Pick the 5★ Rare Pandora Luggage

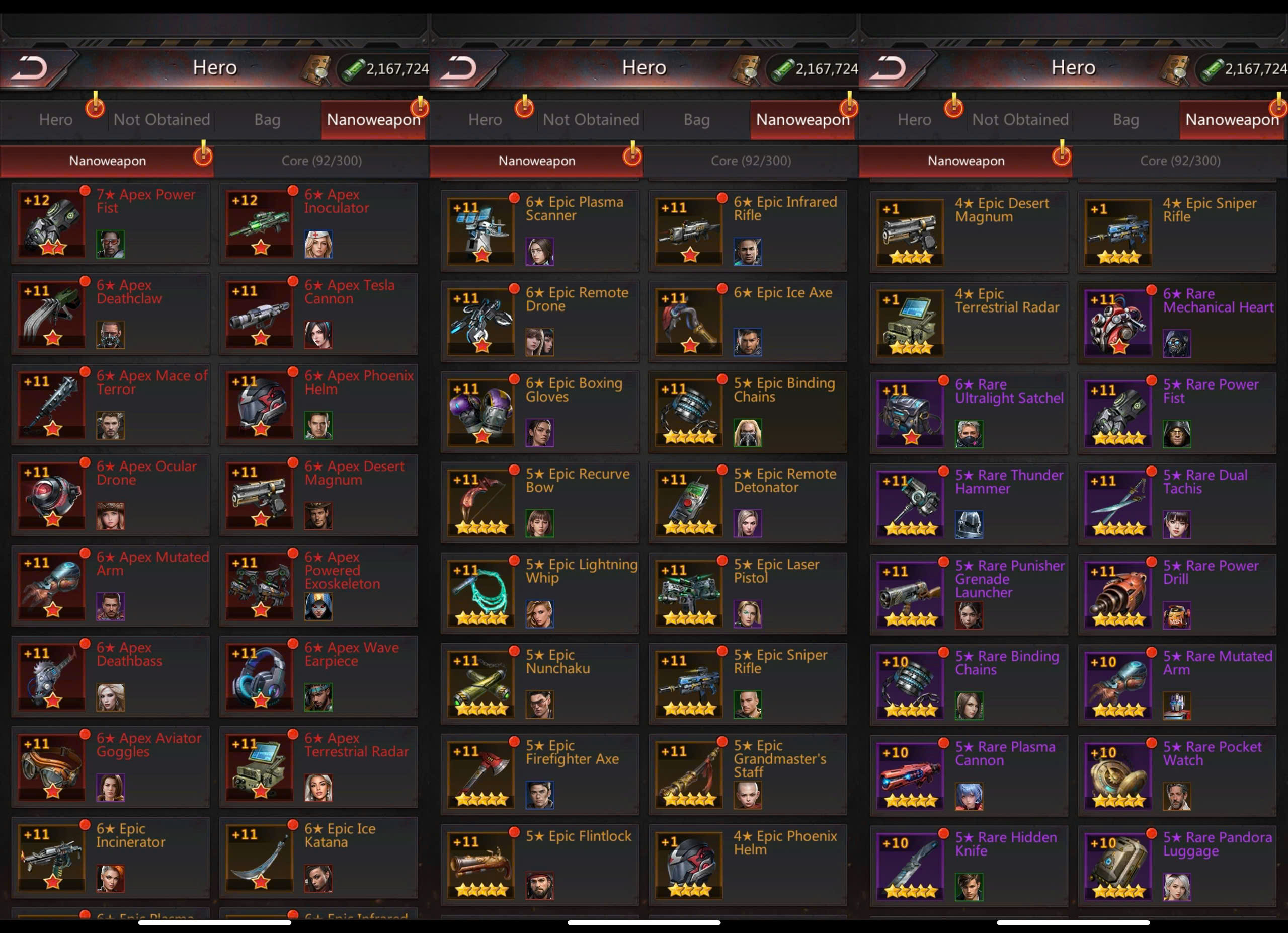click(x=1177, y=866)
